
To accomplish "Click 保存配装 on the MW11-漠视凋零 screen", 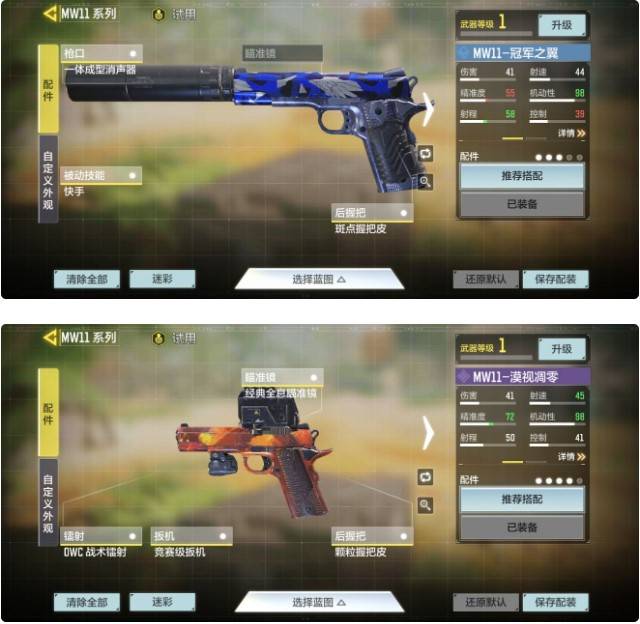I will pyautogui.click(x=555, y=602).
